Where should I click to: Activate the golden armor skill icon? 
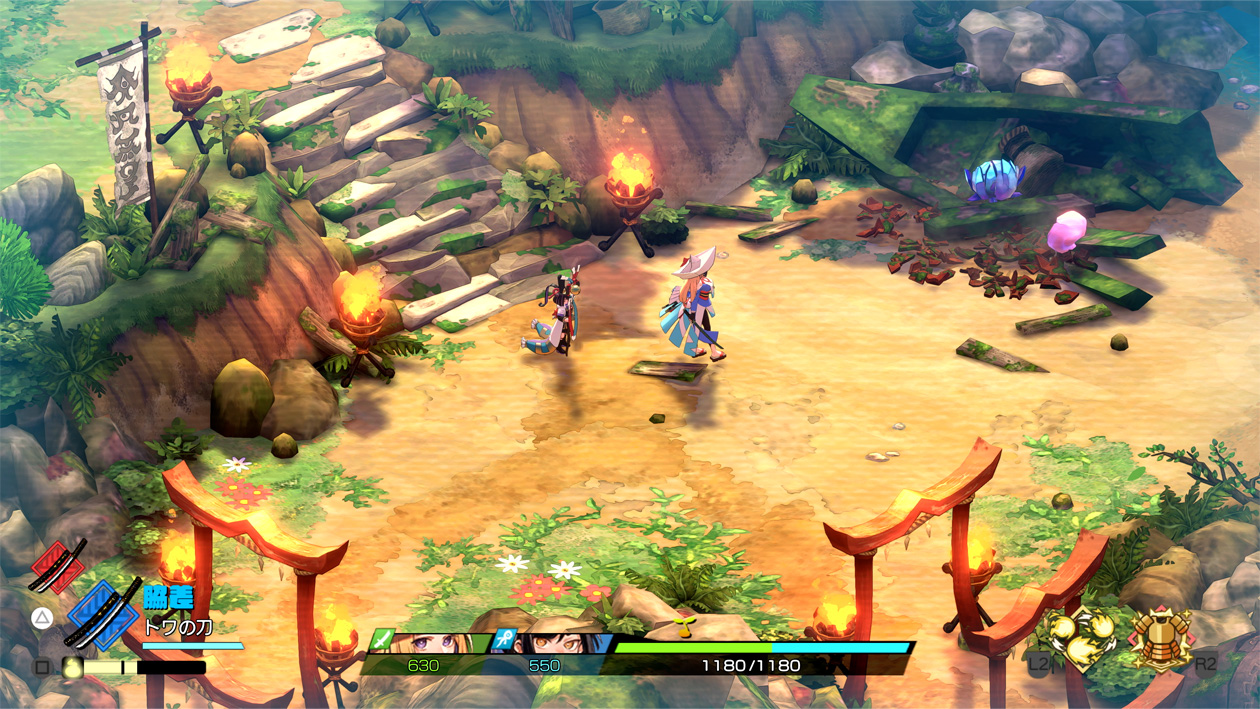(x=1160, y=638)
